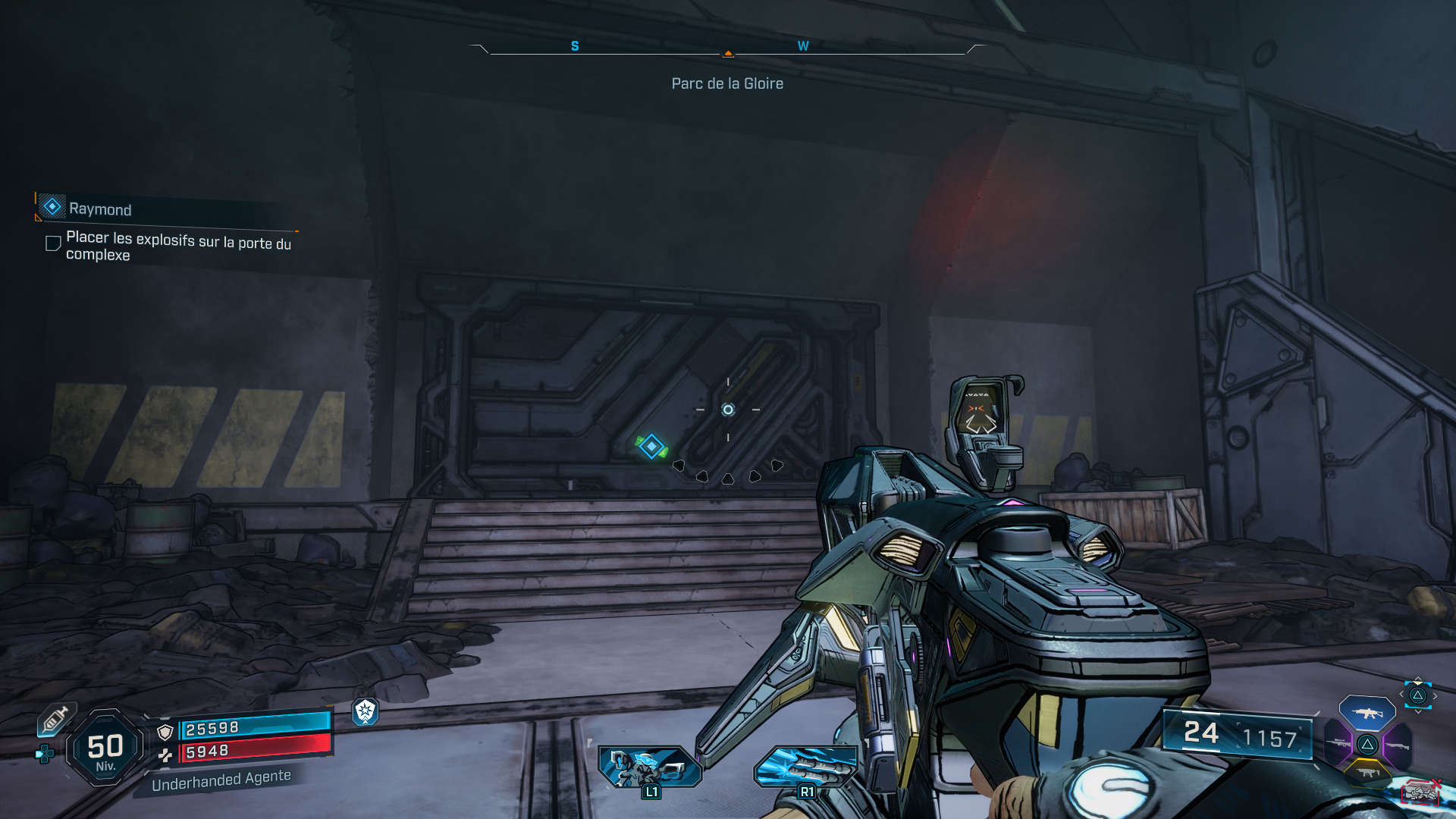Viewport: 1456px width, 819px height.
Task: Click the starburst shield buff icon
Action: pyautogui.click(x=366, y=711)
